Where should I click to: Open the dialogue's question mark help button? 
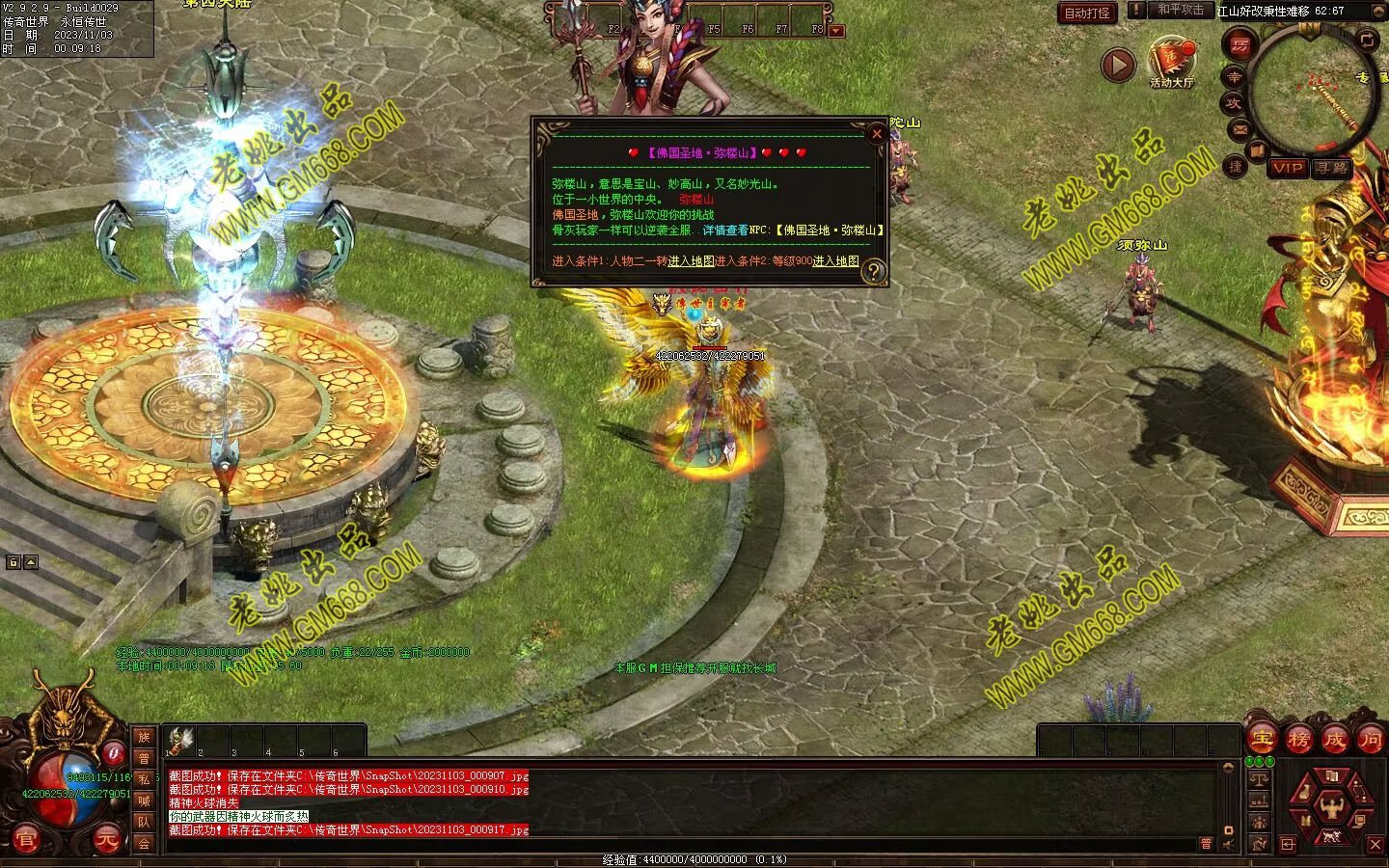(x=872, y=271)
